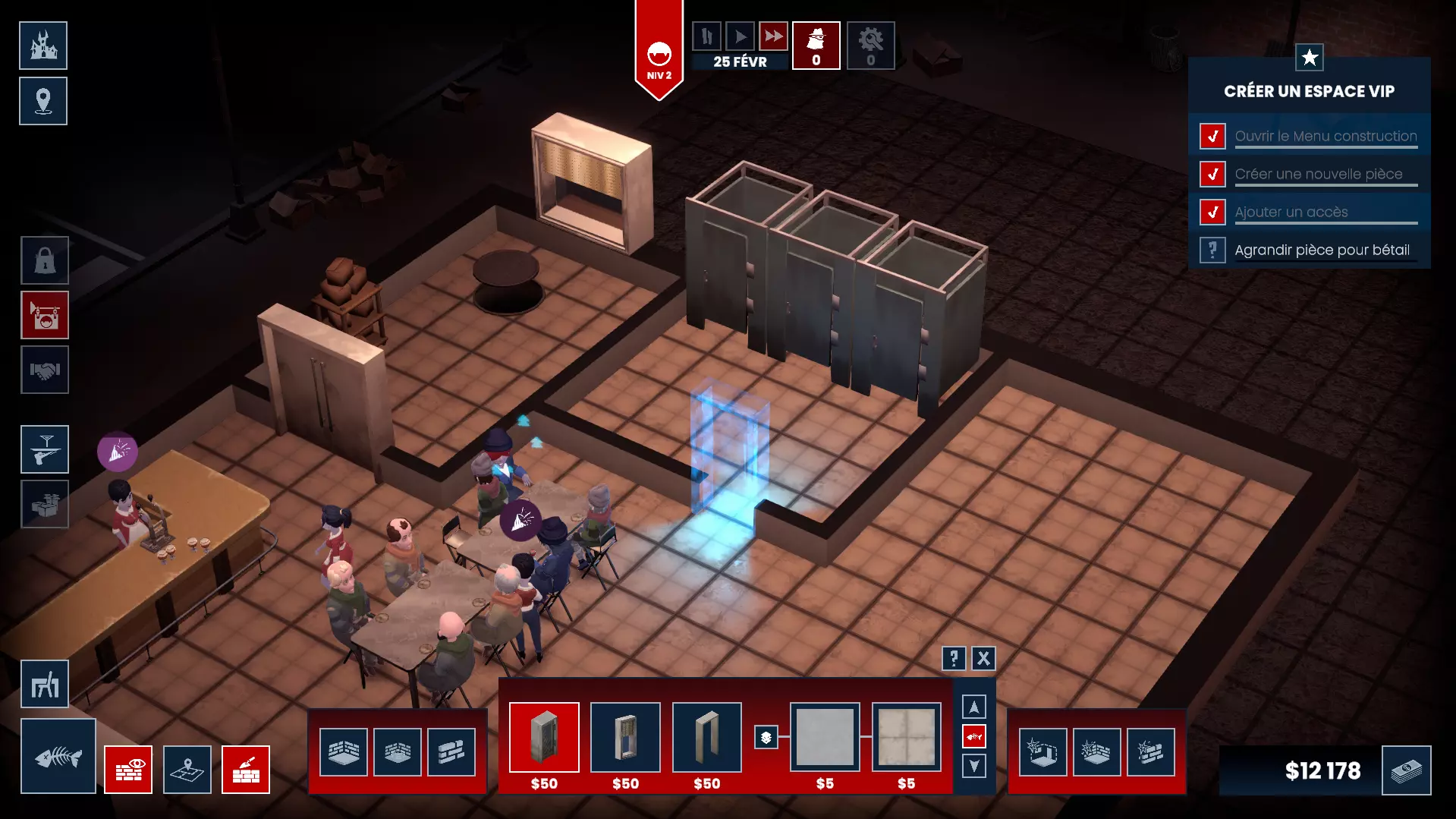Set game to normal play speed
Viewport: 1456px width, 819px height.
740,36
